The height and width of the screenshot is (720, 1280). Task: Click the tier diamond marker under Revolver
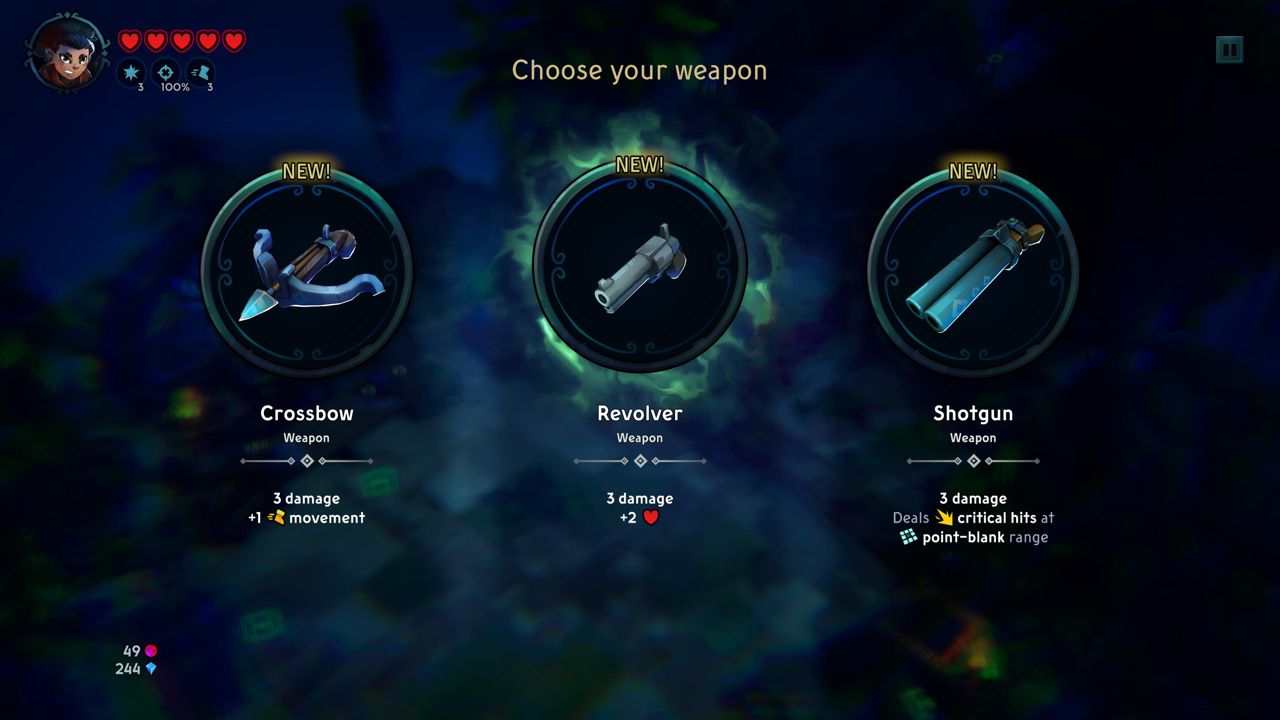pos(640,460)
